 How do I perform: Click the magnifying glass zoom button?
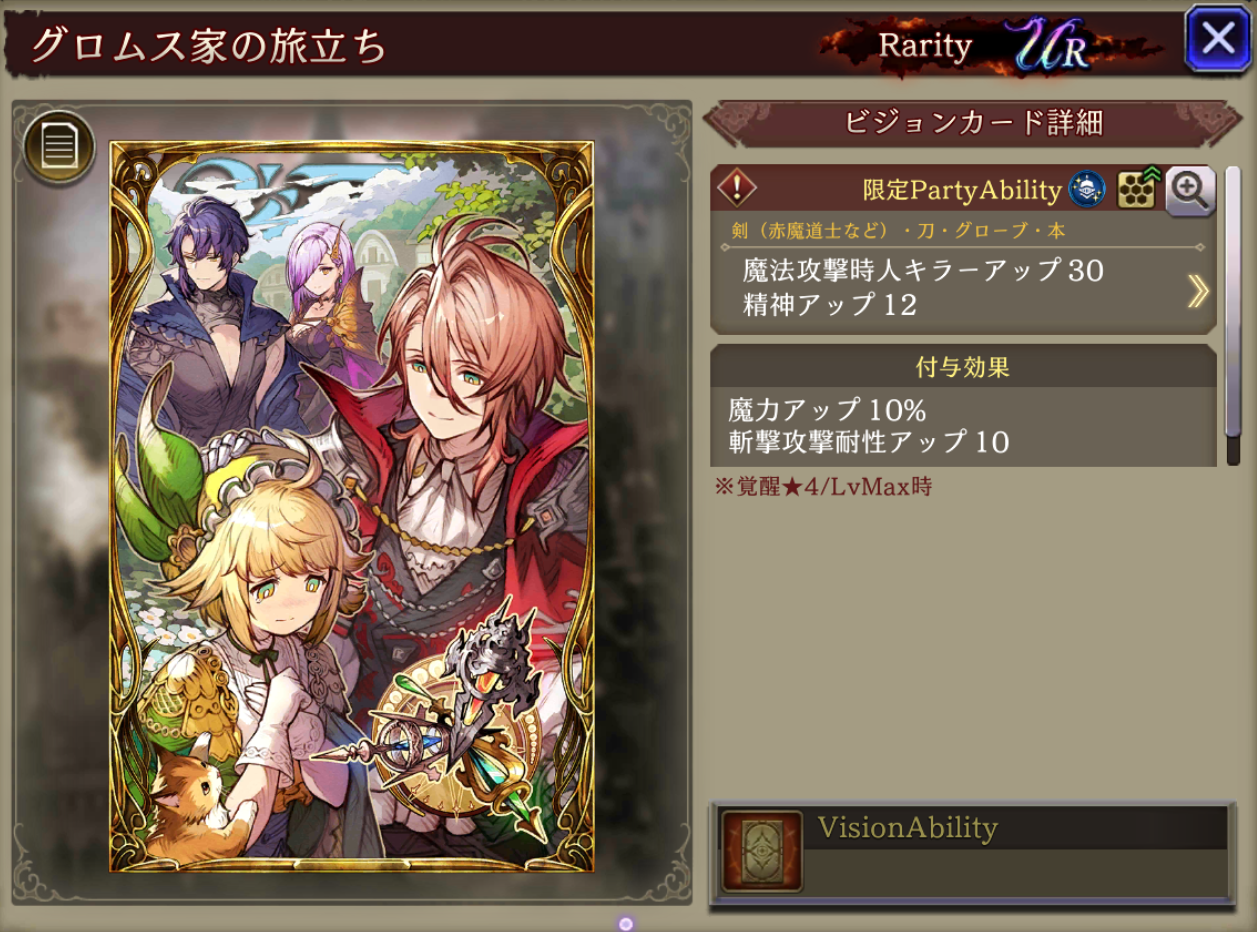1190,190
